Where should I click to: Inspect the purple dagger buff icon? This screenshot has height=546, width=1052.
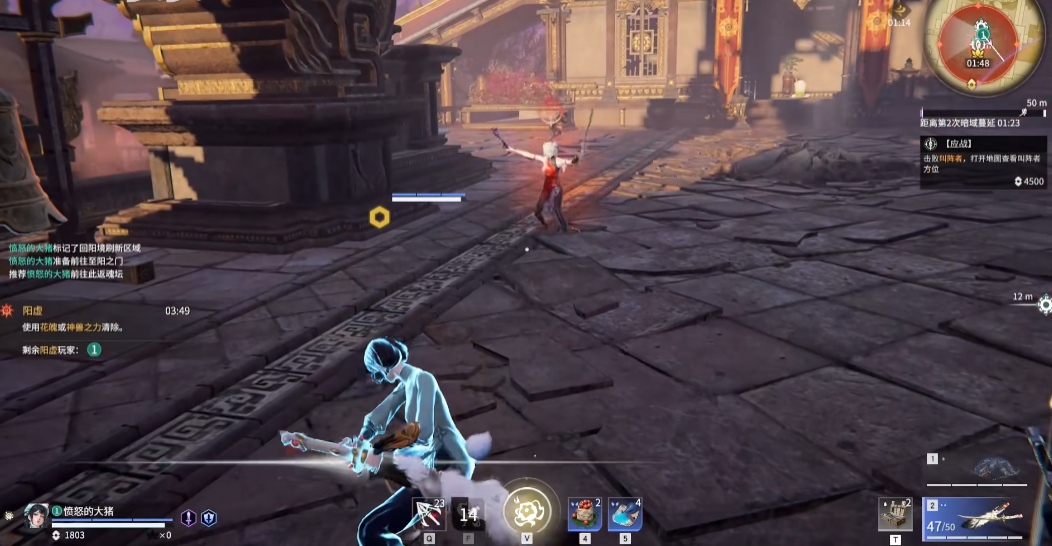click(x=188, y=518)
